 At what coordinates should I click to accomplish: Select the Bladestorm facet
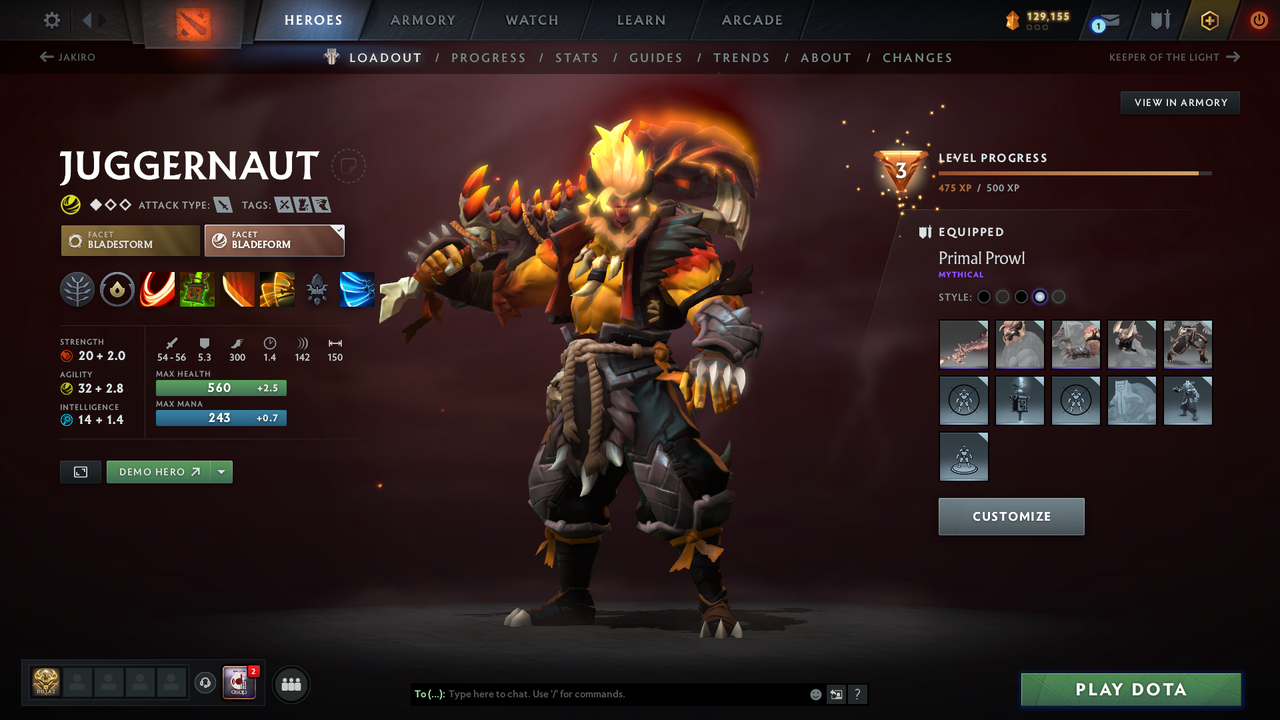pos(129,240)
